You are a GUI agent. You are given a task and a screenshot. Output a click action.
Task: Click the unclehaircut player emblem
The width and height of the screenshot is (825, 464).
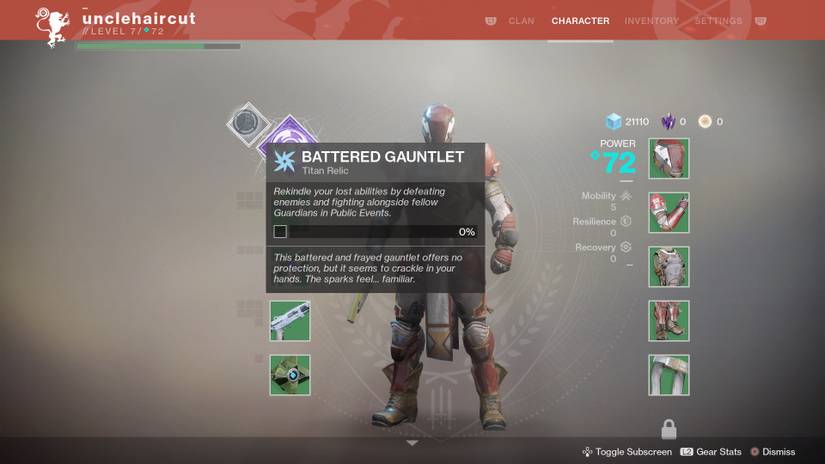click(x=51, y=25)
